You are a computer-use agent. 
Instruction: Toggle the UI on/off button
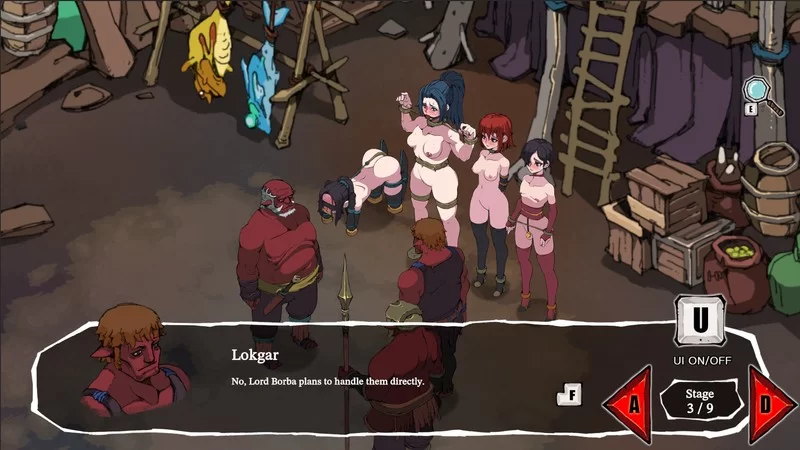tap(699, 322)
